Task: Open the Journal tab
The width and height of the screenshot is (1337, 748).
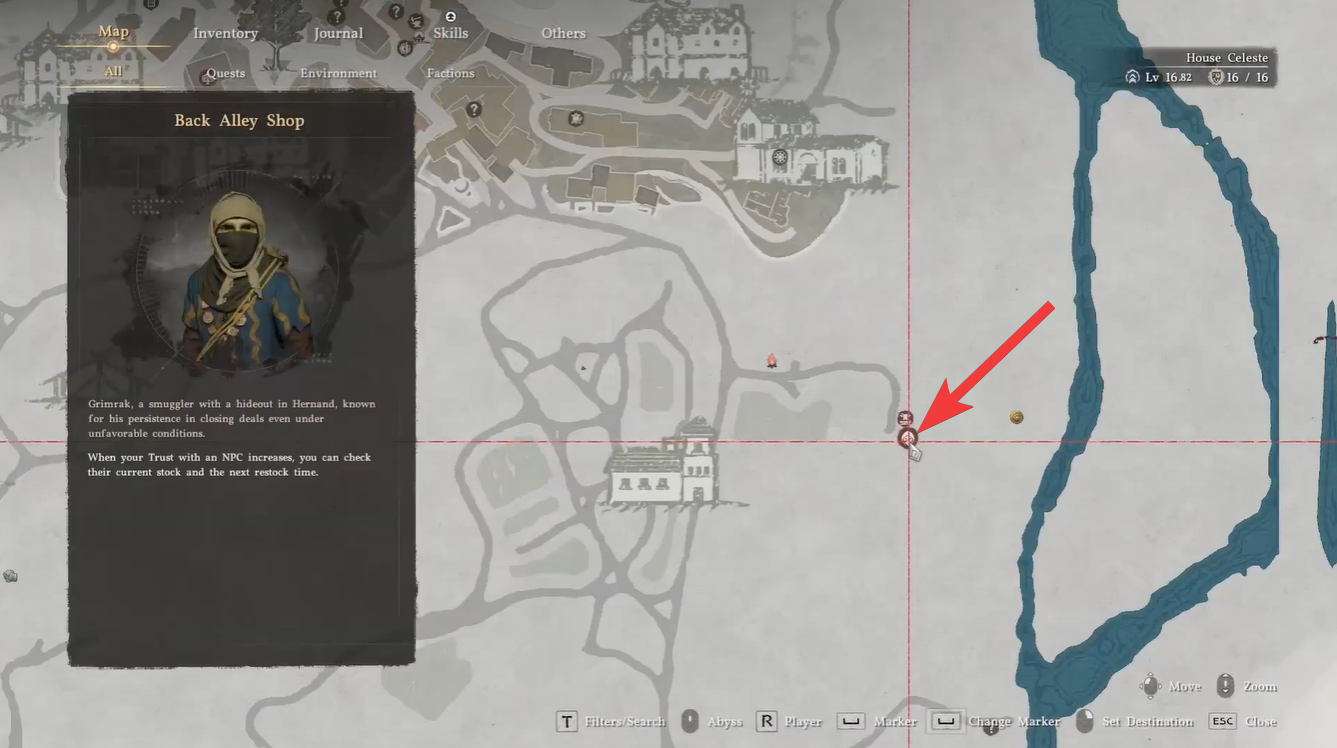Action: pyautogui.click(x=338, y=32)
